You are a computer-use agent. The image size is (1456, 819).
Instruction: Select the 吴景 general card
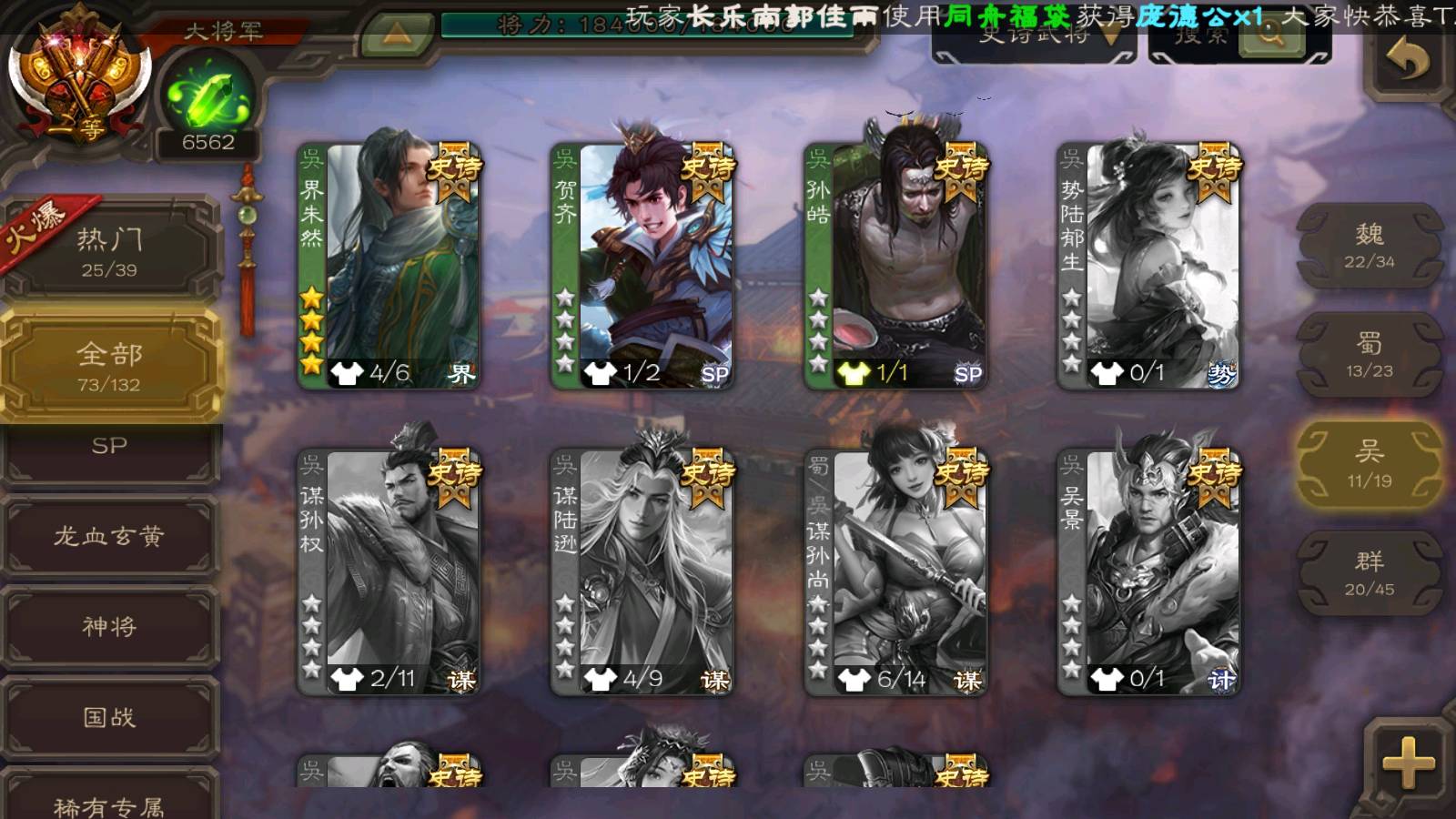pyautogui.click(x=1148, y=571)
